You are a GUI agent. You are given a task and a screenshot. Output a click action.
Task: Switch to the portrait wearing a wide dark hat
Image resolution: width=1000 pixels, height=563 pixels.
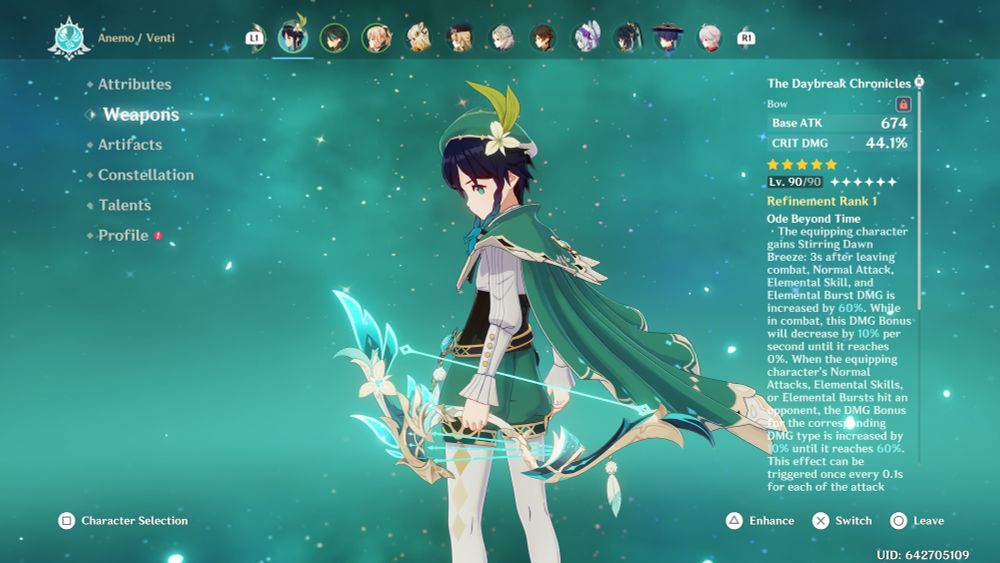pos(667,38)
